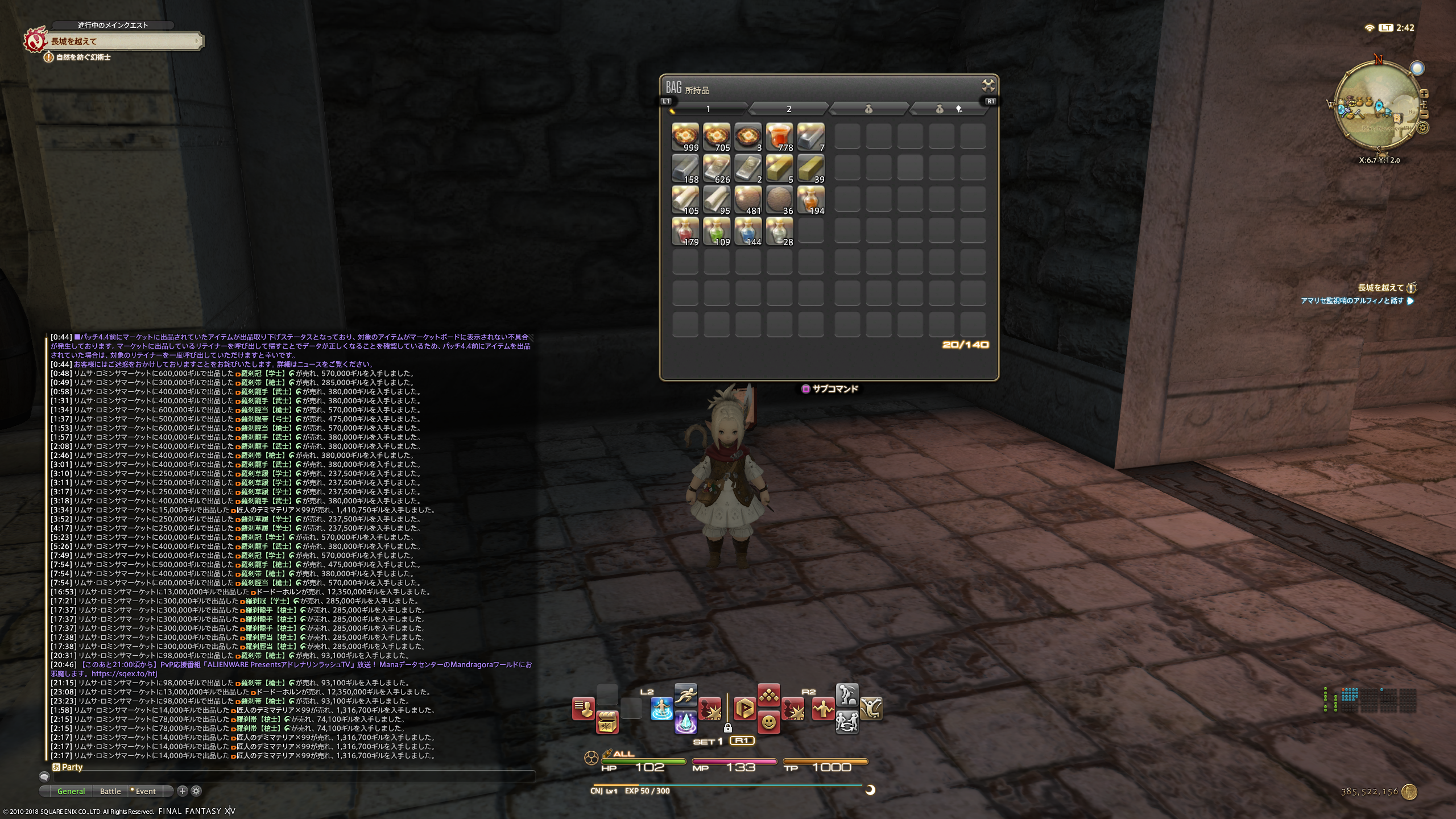Image resolution: width=1456 pixels, height=819 pixels.
Task: Choose the green potion stack of 109
Action: click(x=717, y=231)
